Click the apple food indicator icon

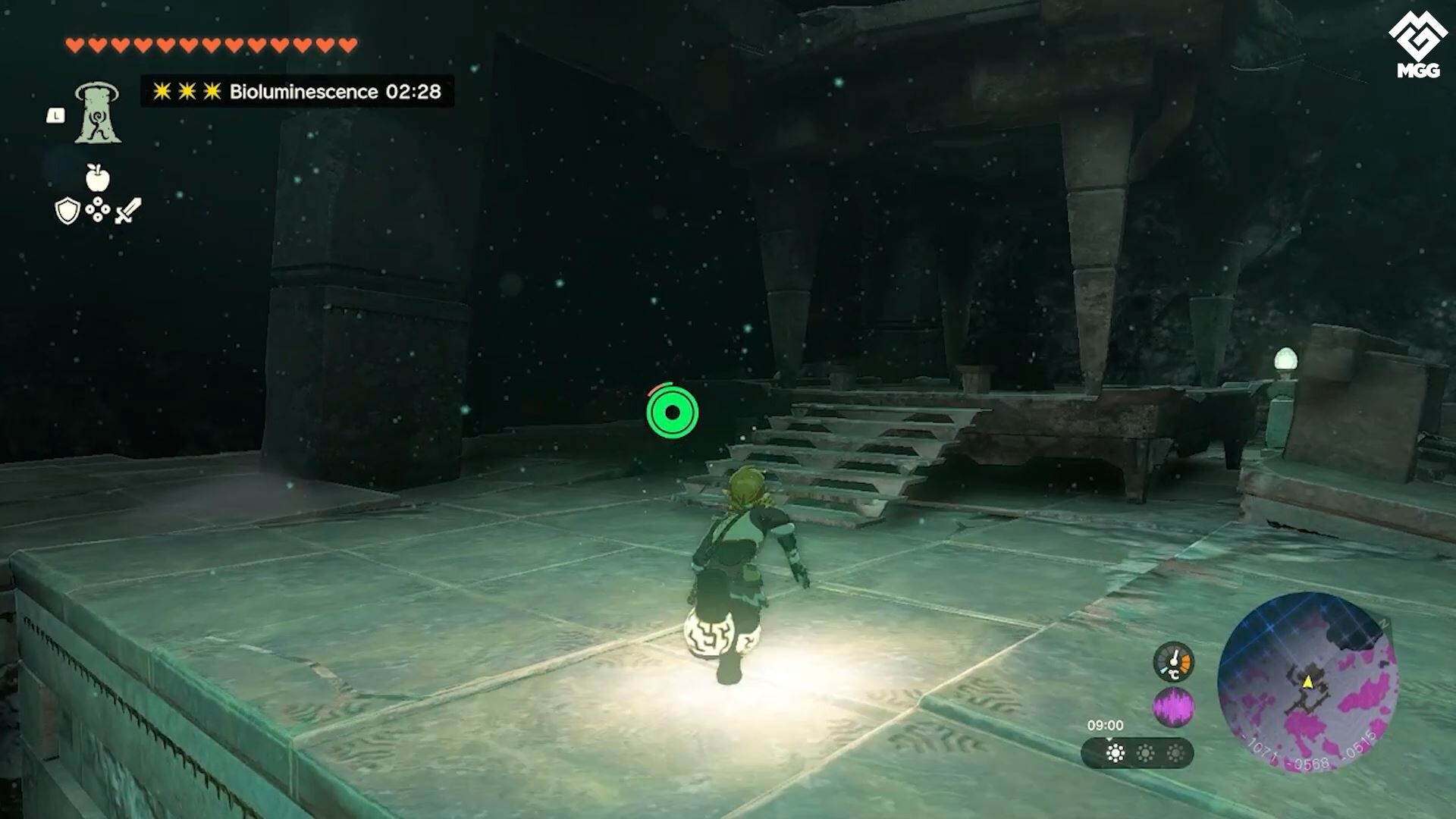click(99, 180)
